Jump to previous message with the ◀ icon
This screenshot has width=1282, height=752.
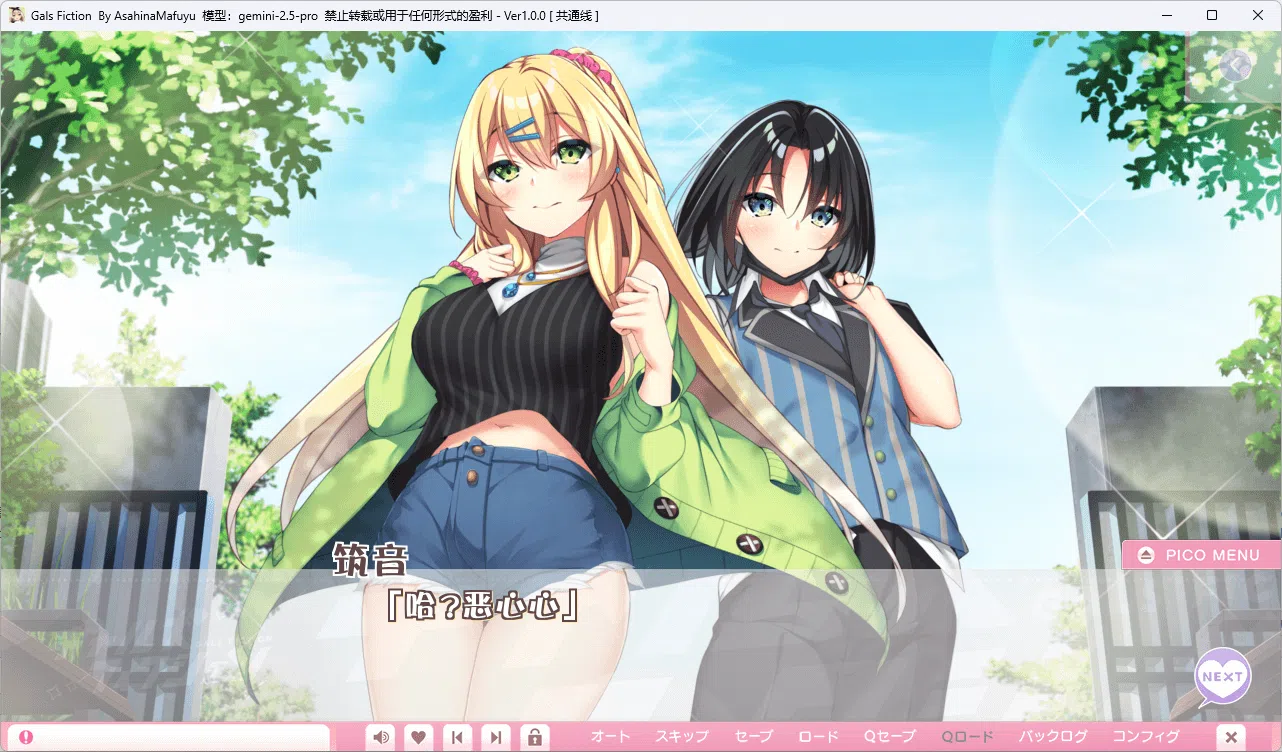point(457,737)
